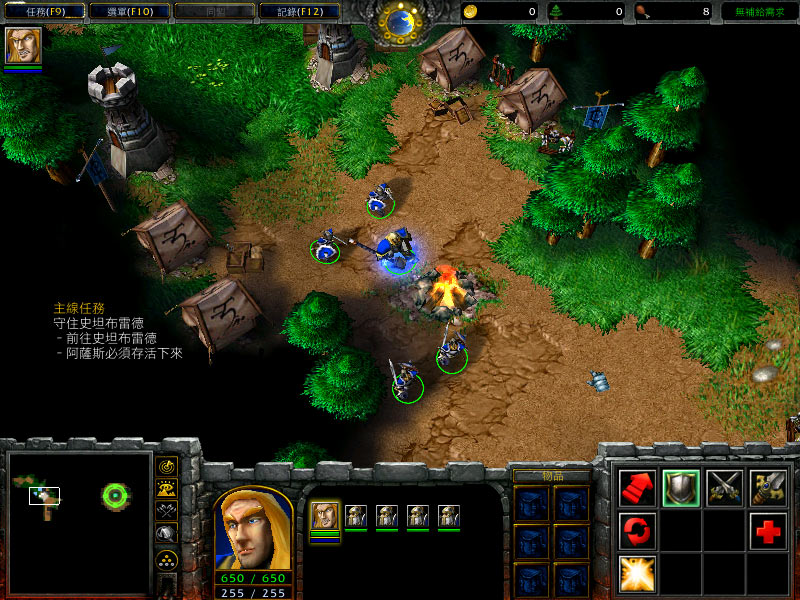Open the 記錄 (F12) message log
800x600 pixels.
292,12
